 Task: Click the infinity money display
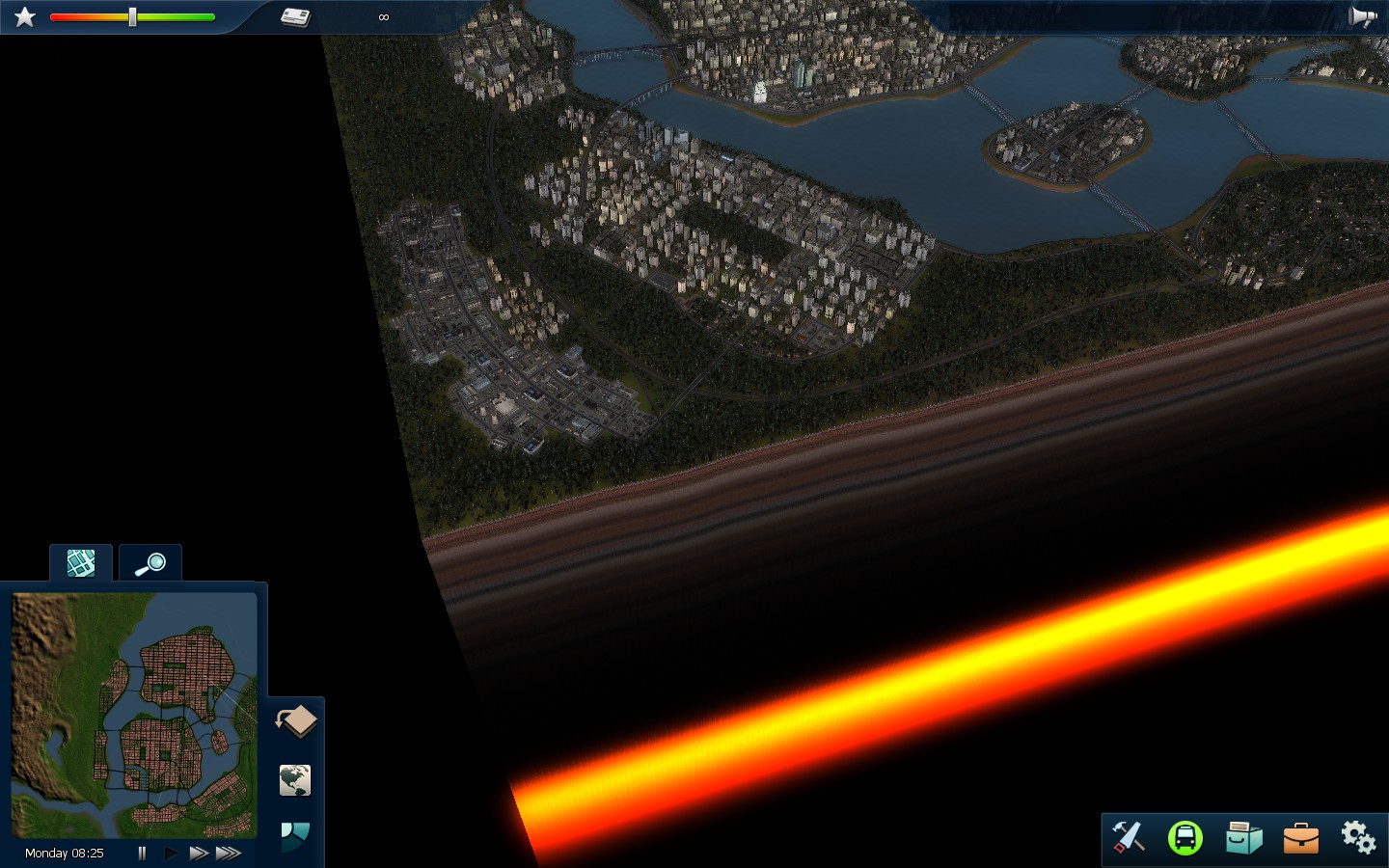[383, 16]
